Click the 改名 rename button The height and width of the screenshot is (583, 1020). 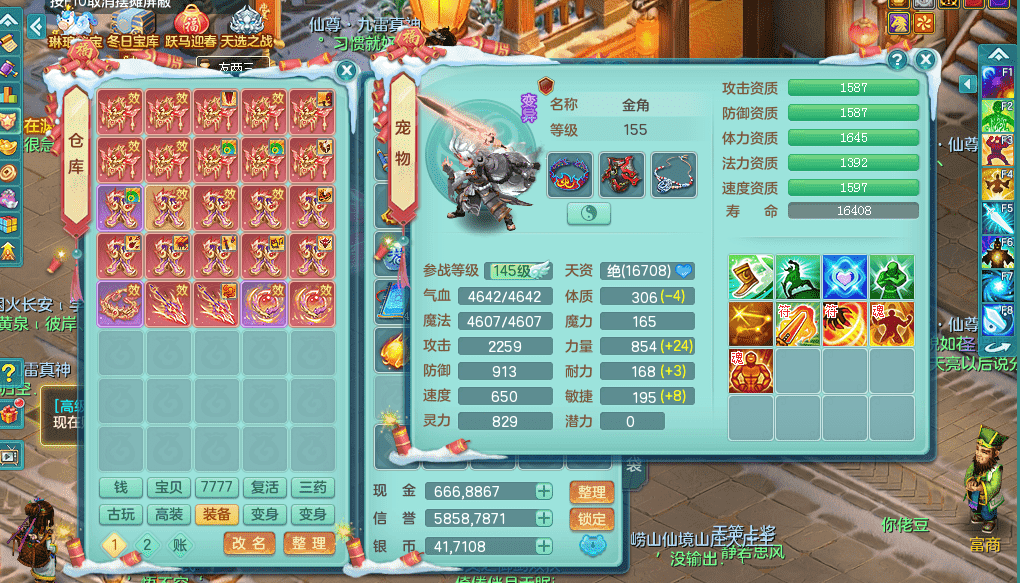click(x=248, y=543)
